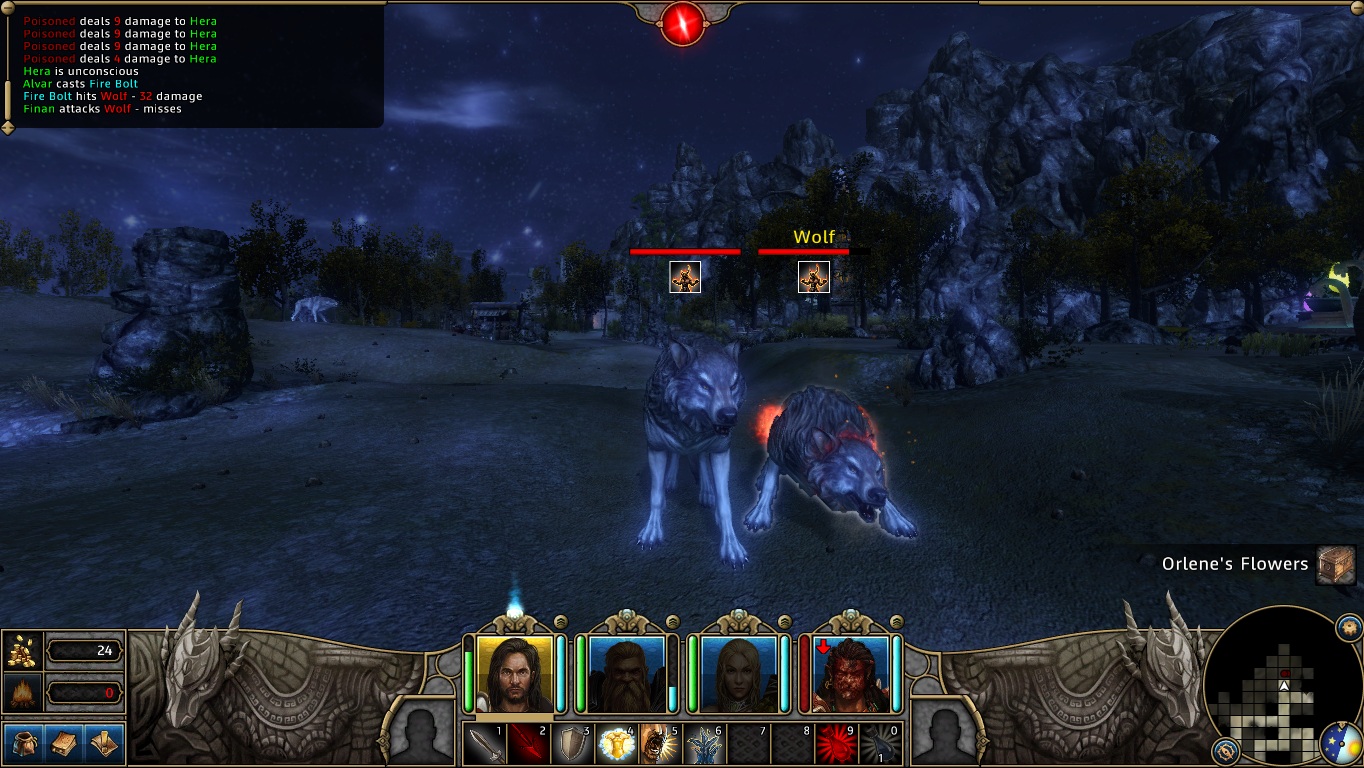This screenshot has width=1364, height=768.
Task: Use the shield defend action in slot 3
Action: [573, 744]
